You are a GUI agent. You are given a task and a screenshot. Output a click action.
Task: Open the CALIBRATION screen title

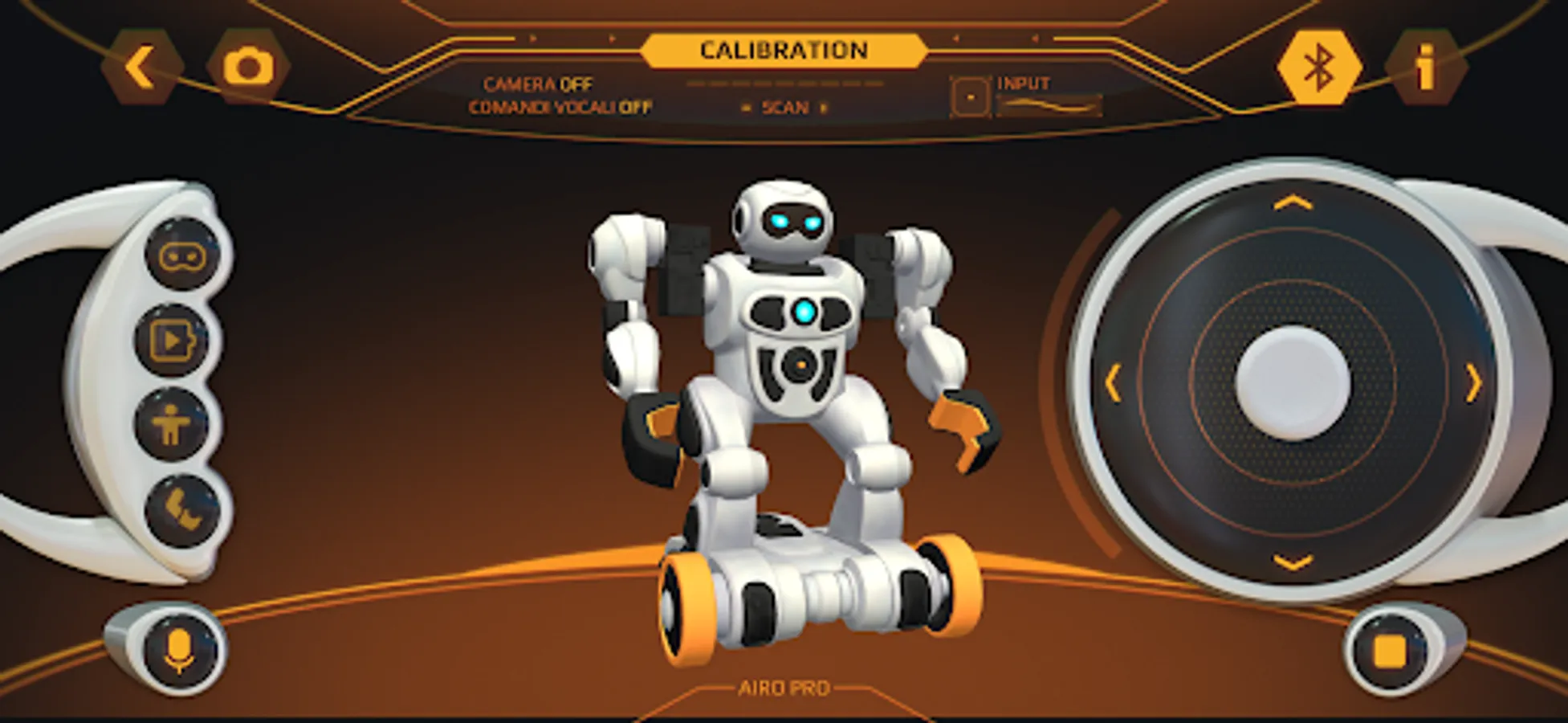(x=784, y=49)
